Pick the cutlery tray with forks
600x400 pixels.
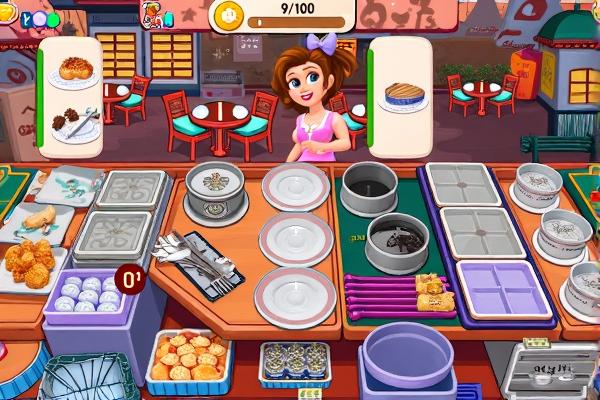[199, 261]
